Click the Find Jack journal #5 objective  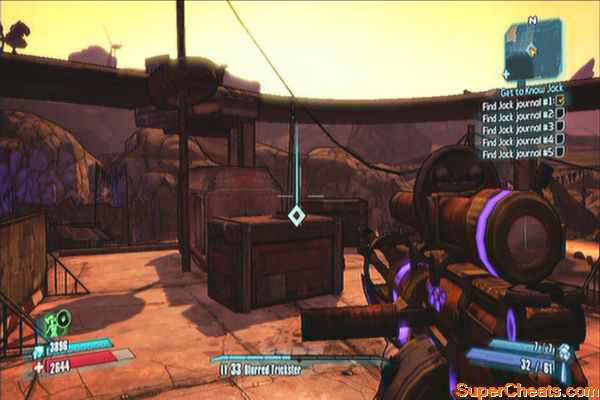516,153
